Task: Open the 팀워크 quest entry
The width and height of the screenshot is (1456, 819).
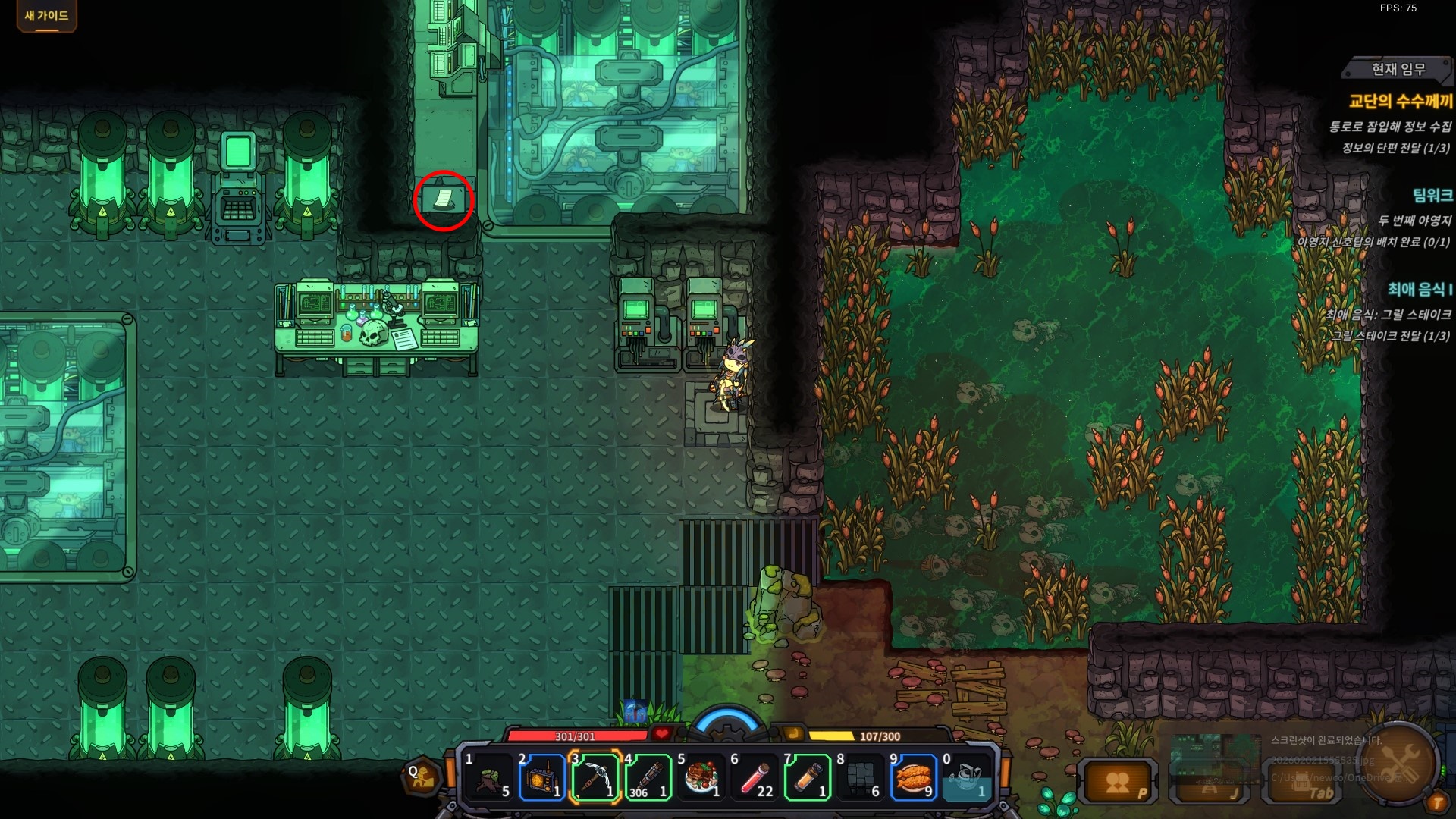Action: (x=1432, y=196)
